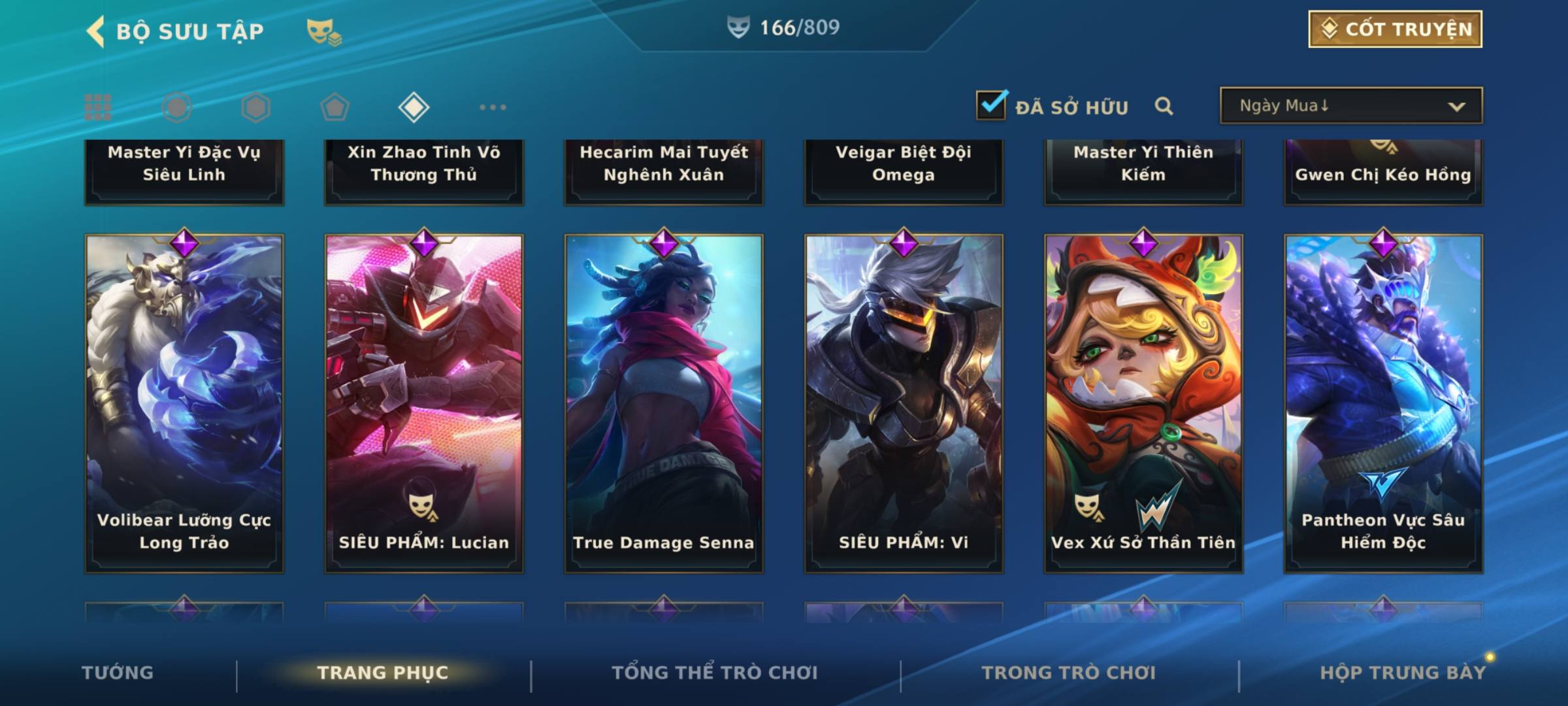Go back from Bộ Sưu Tập
This screenshot has width=1568, height=706.
[95, 31]
